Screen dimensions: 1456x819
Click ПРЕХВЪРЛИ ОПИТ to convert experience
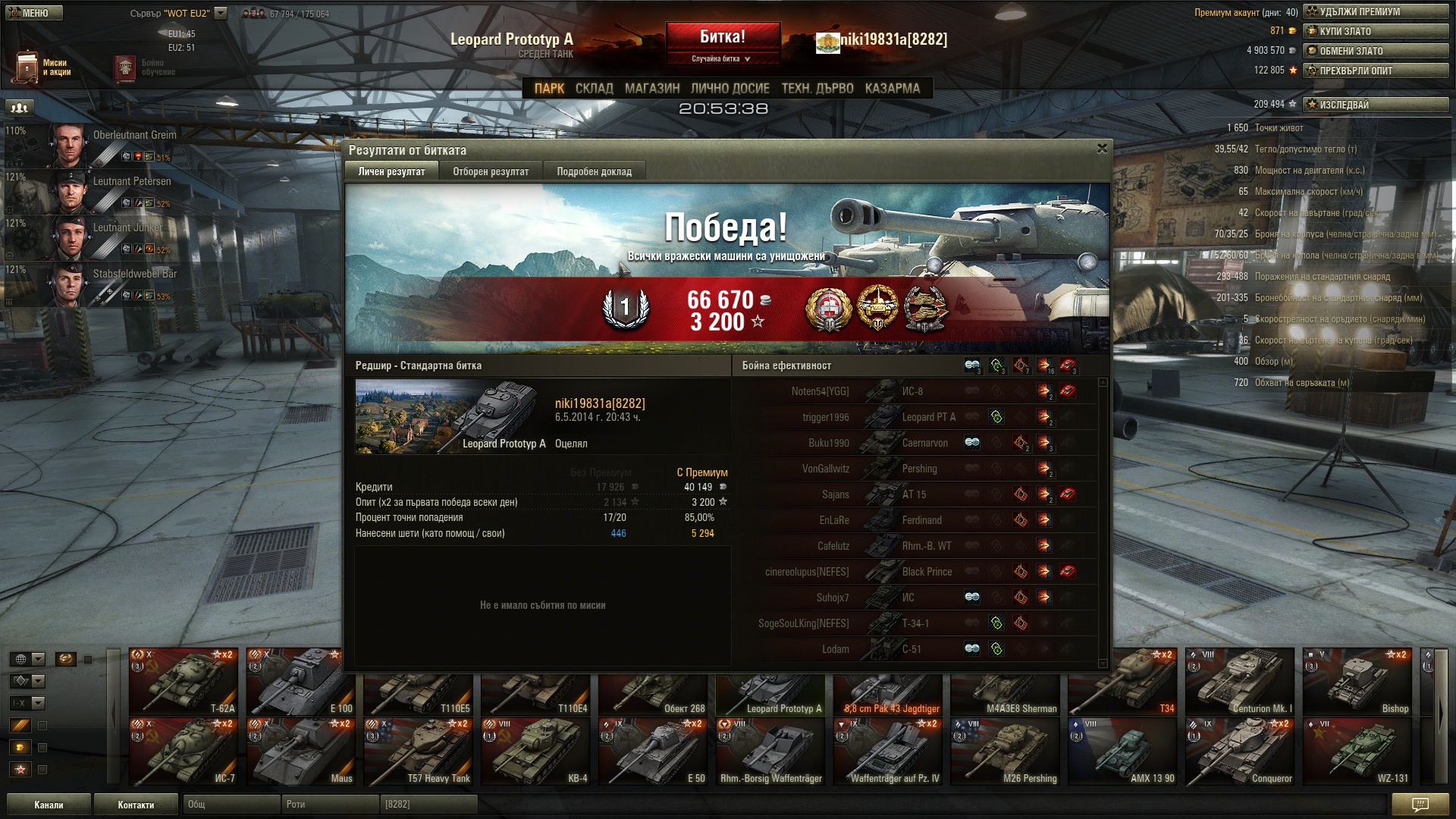click(x=1375, y=71)
